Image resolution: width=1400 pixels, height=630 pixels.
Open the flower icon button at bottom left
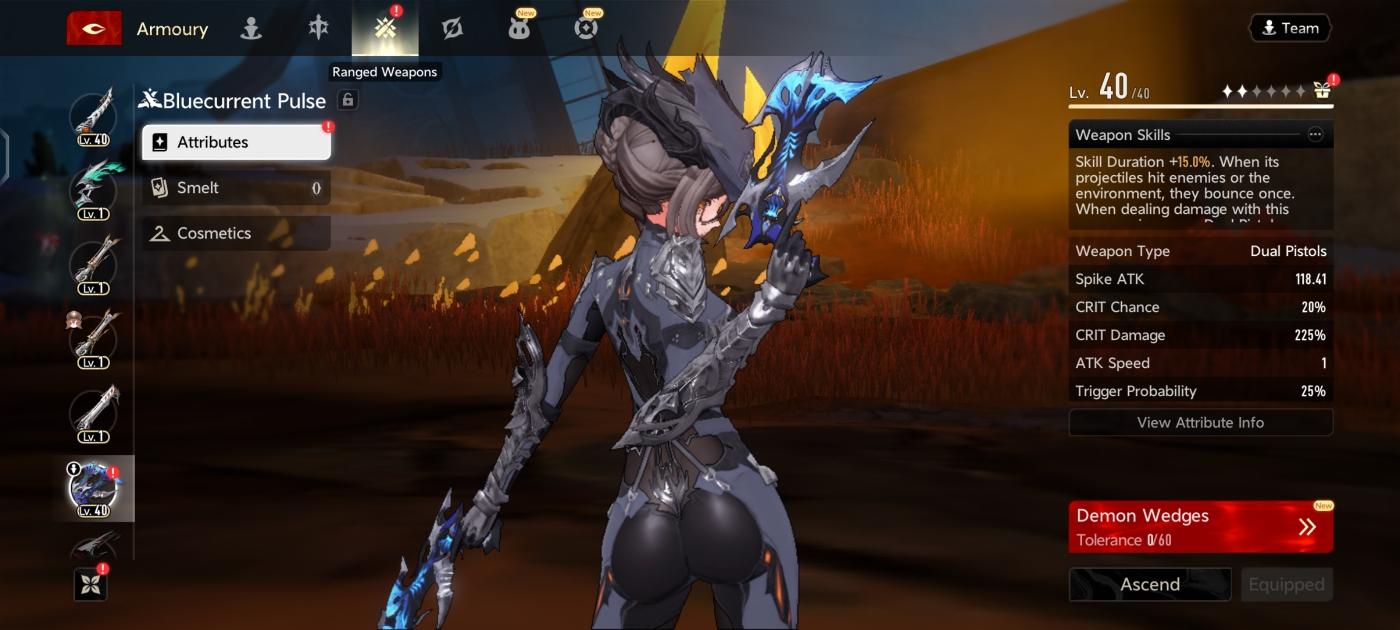click(x=90, y=585)
